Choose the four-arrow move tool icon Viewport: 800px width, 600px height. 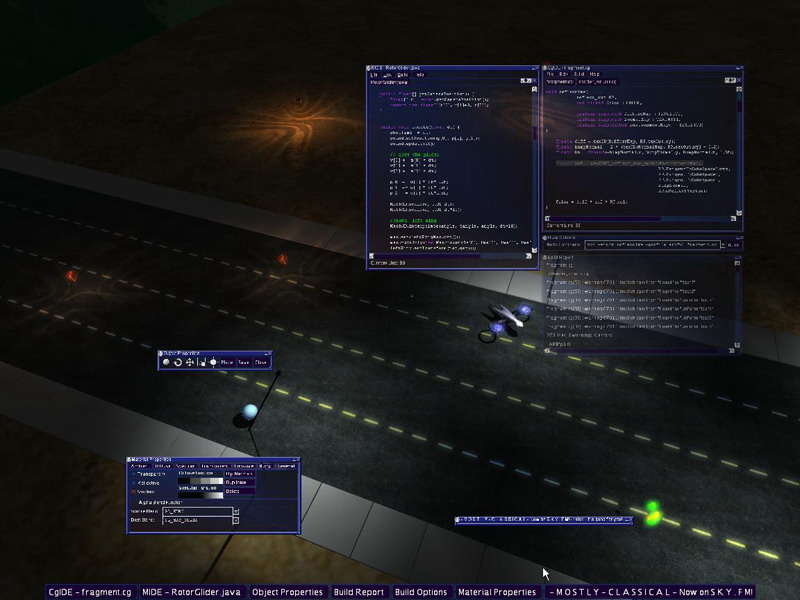(x=189, y=362)
